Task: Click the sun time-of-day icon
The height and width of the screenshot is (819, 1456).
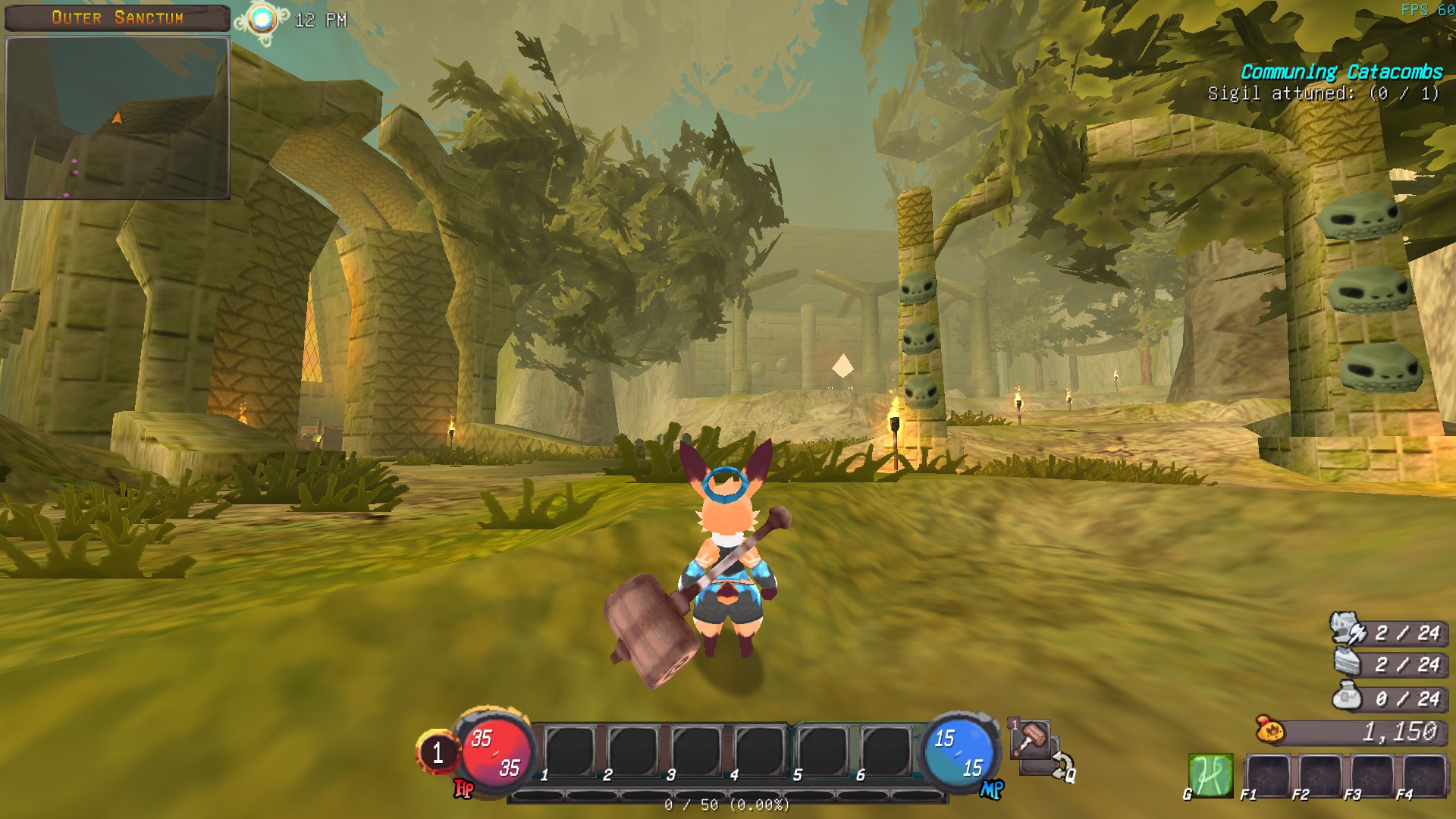Action: (262, 20)
